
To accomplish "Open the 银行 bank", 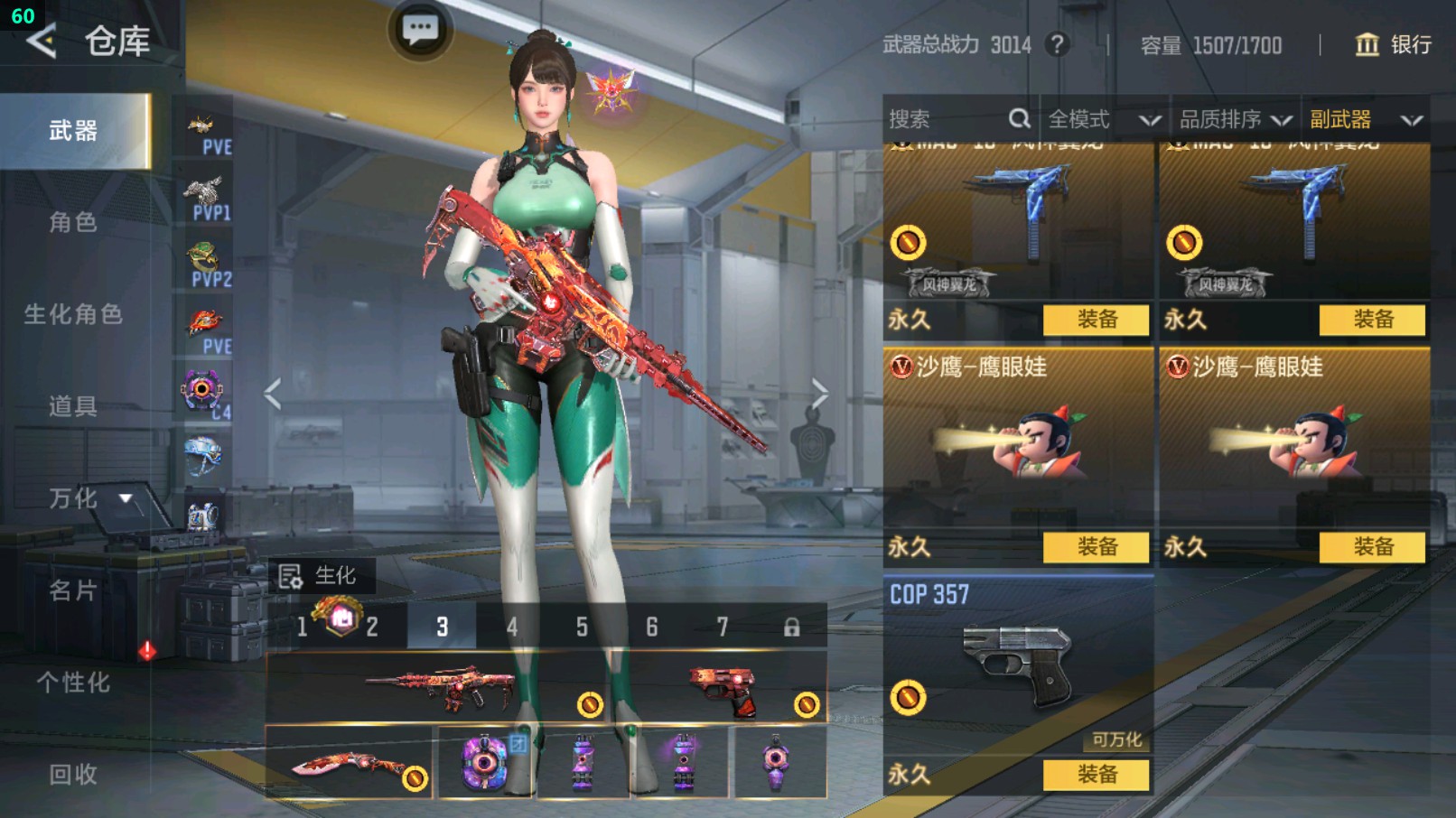I will click(1394, 44).
